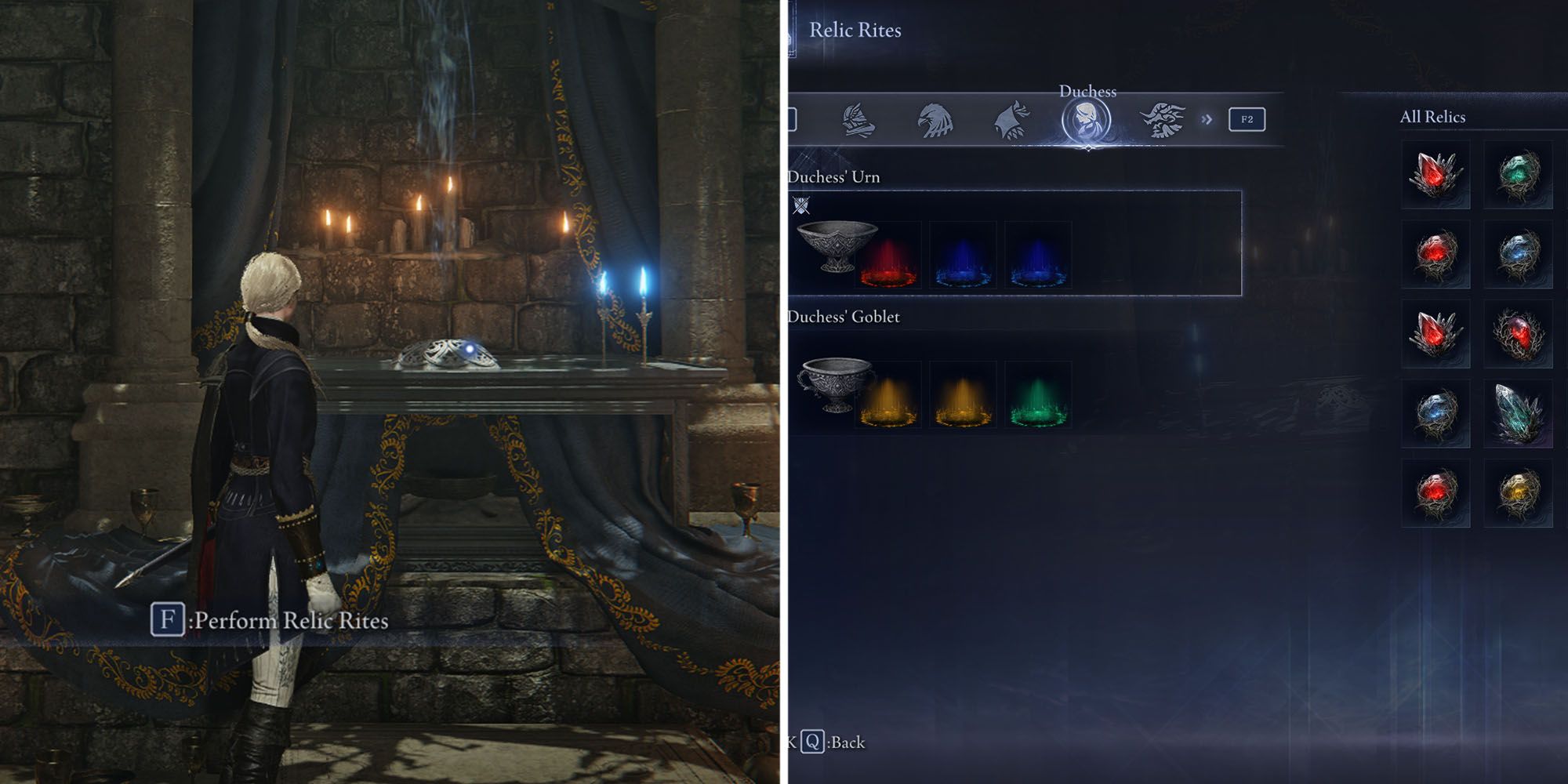
Task: Select the beast class icon right of Duchess
Action: pos(1163,119)
